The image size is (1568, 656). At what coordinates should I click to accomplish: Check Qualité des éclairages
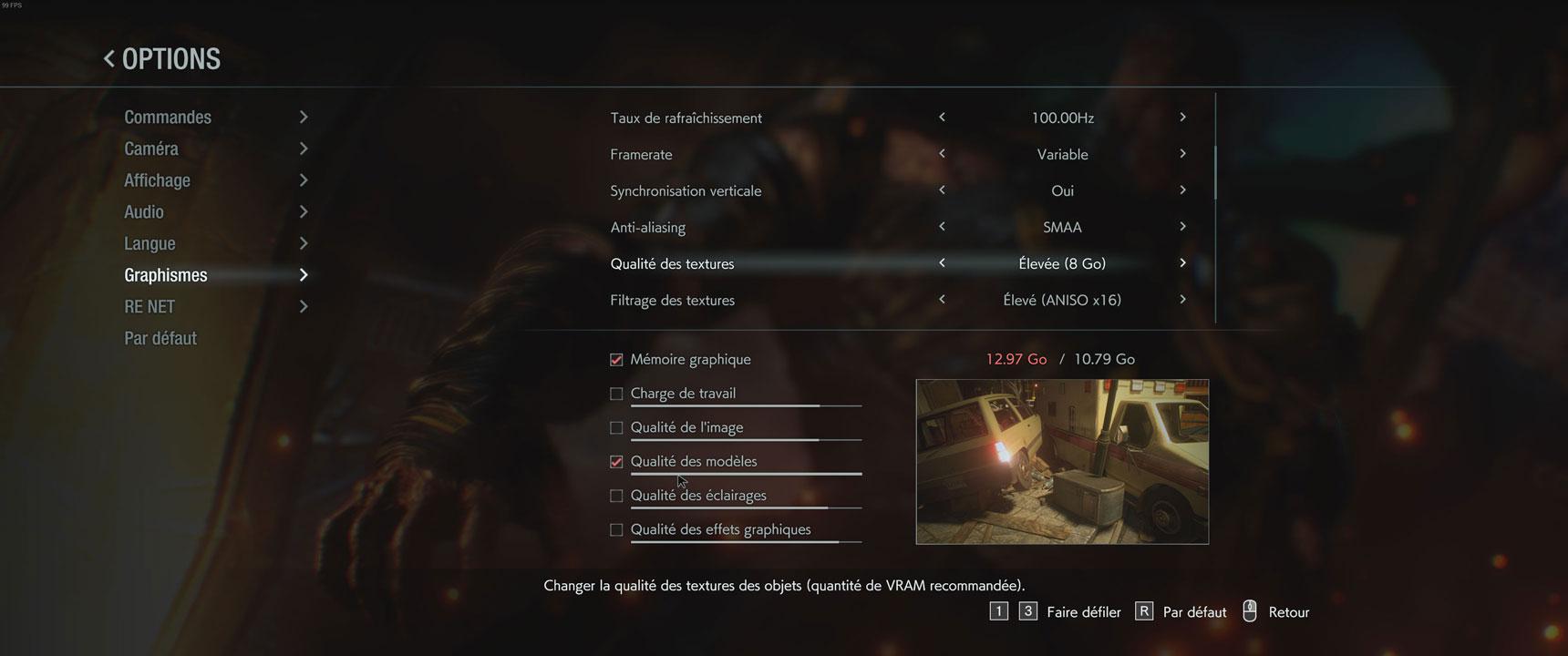coord(616,495)
